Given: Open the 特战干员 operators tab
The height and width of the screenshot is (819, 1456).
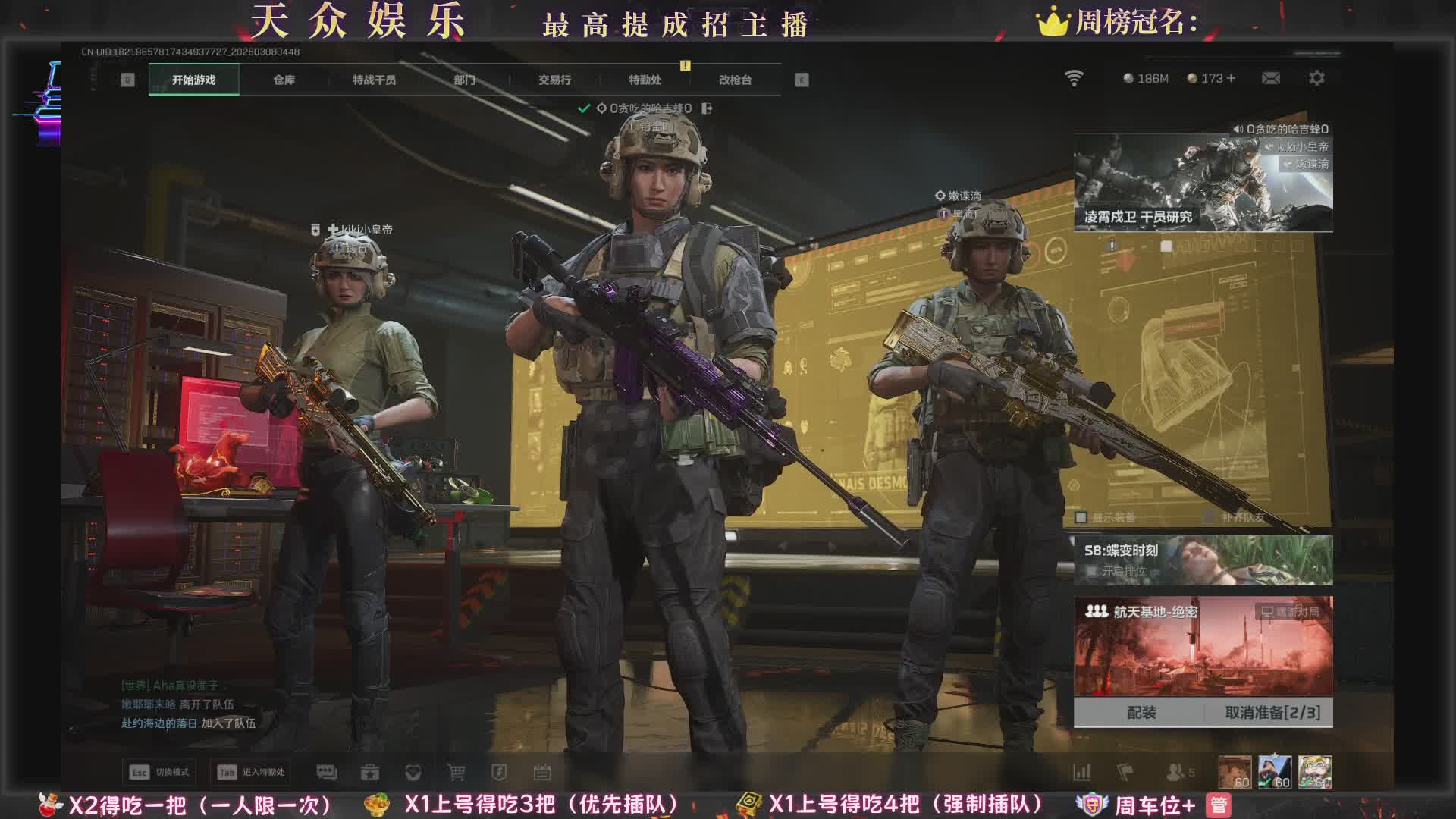Looking at the screenshot, I should [374, 80].
